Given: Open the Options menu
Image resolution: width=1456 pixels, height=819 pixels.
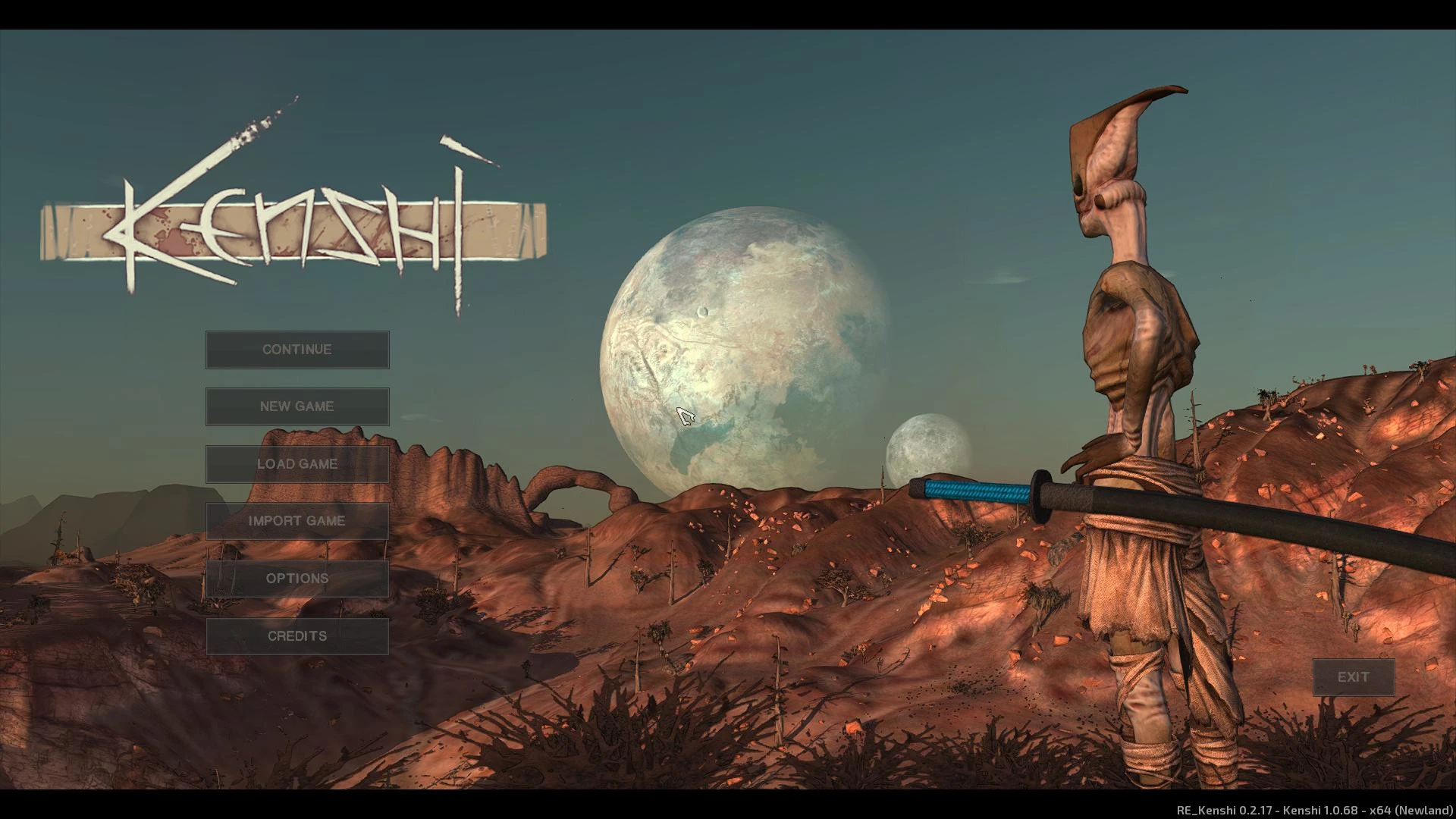Looking at the screenshot, I should pyautogui.click(x=297, y=579).
